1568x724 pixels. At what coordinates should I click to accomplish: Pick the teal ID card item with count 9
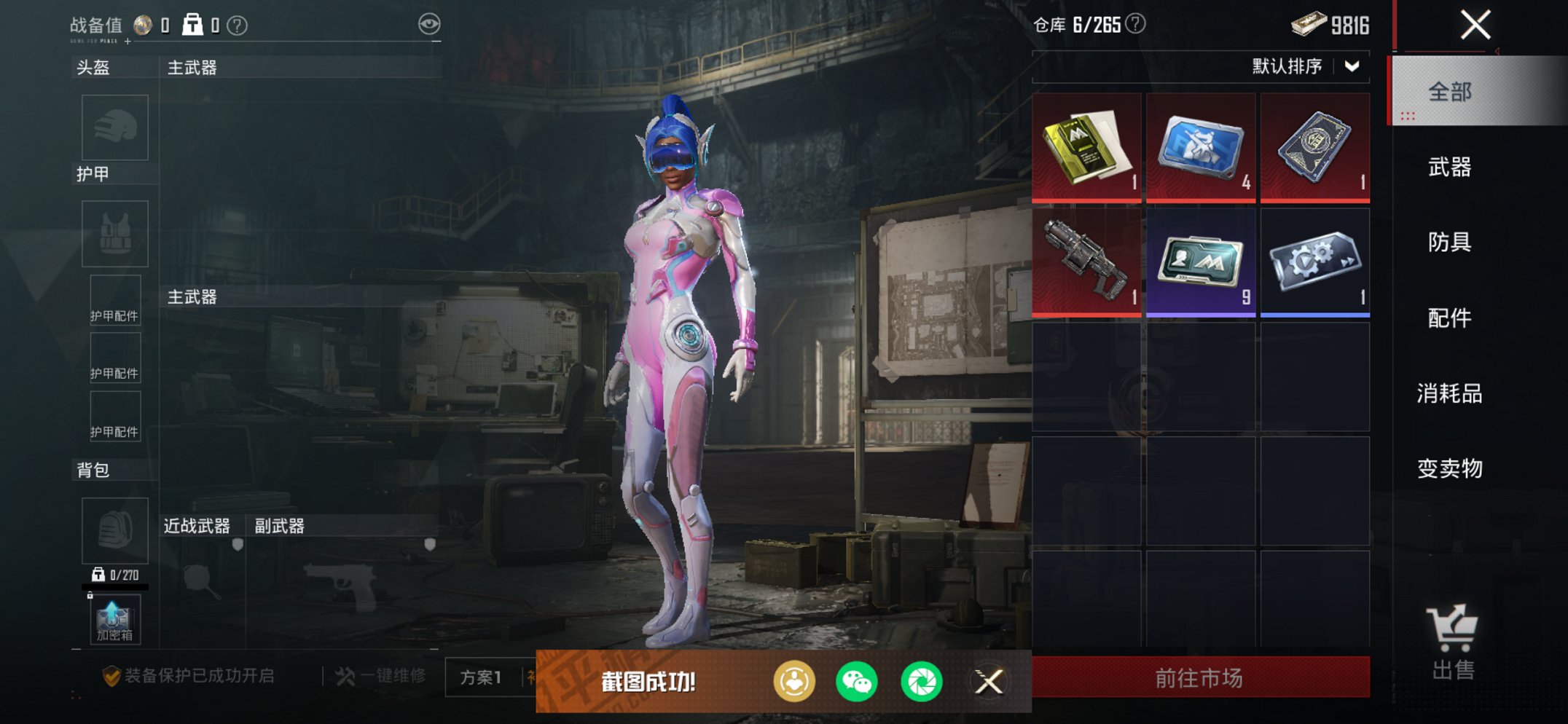pyautogui.click(x=1201, y=261)
